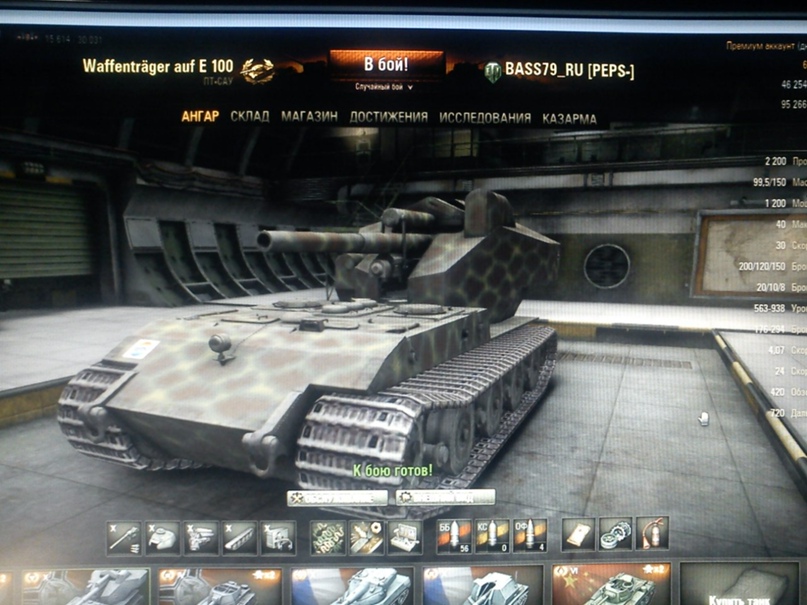The image size is (807, 605).
Task: Show the ДОСТИЖЕНИЯ tab
Action: pos(389,117)
